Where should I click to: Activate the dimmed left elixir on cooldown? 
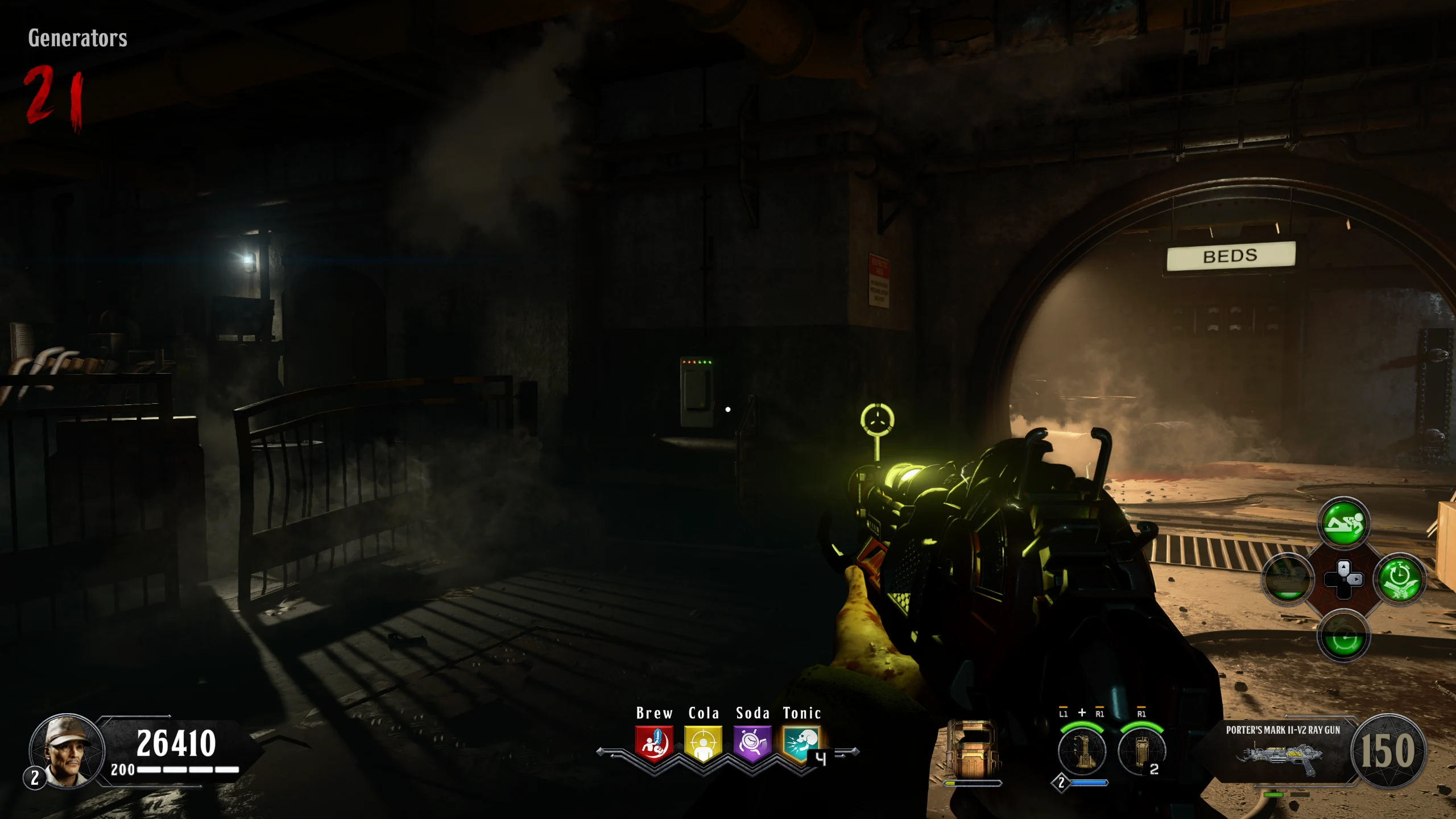1288,580
